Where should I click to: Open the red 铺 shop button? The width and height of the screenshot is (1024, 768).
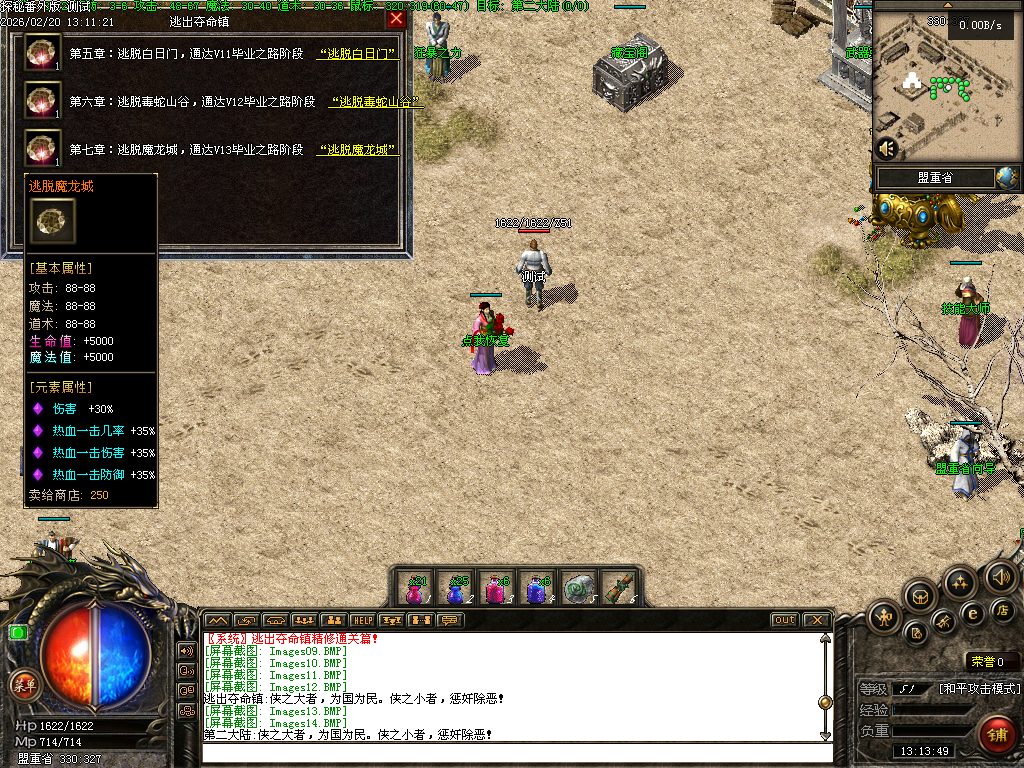pyautogui.click(x=995, y=735)
